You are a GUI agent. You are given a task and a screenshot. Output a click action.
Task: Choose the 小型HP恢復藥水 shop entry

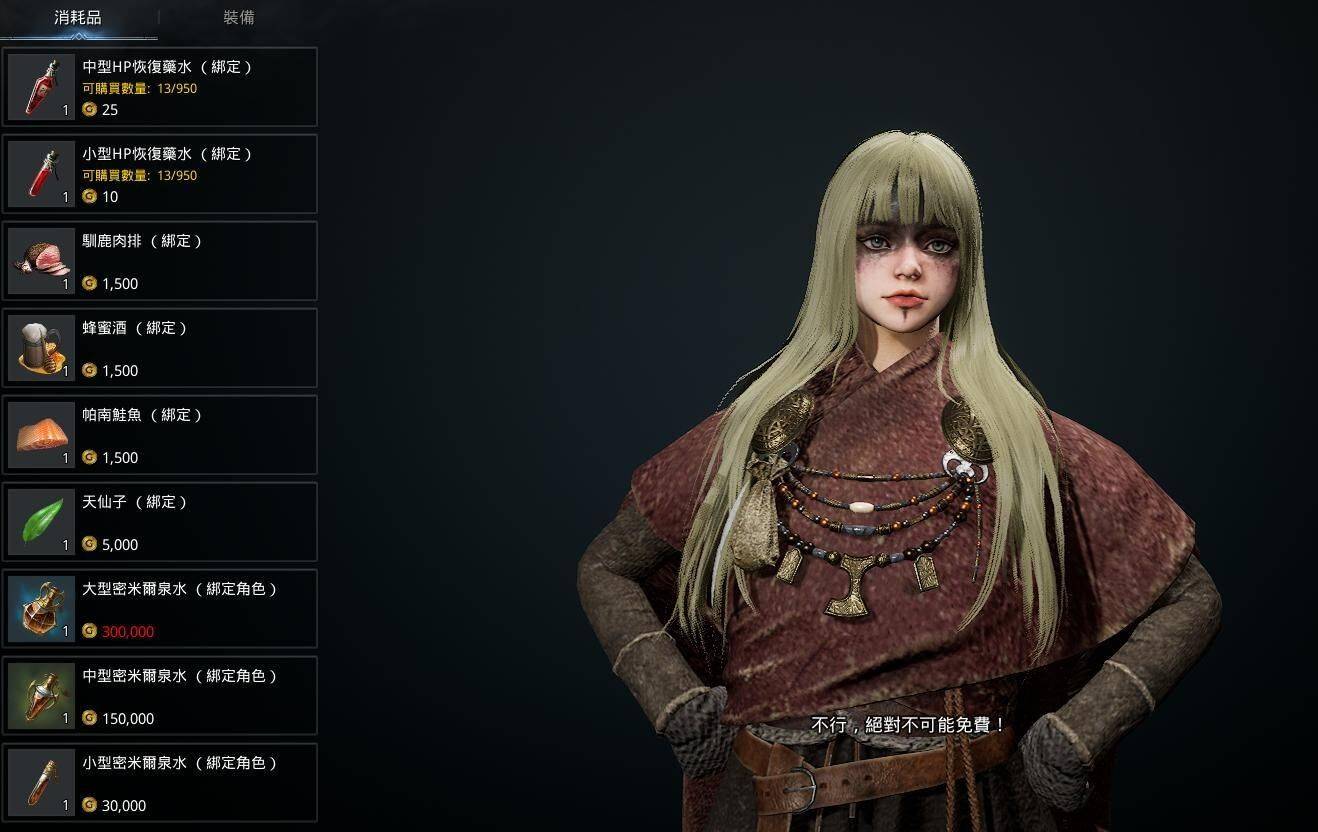point(160,174)
